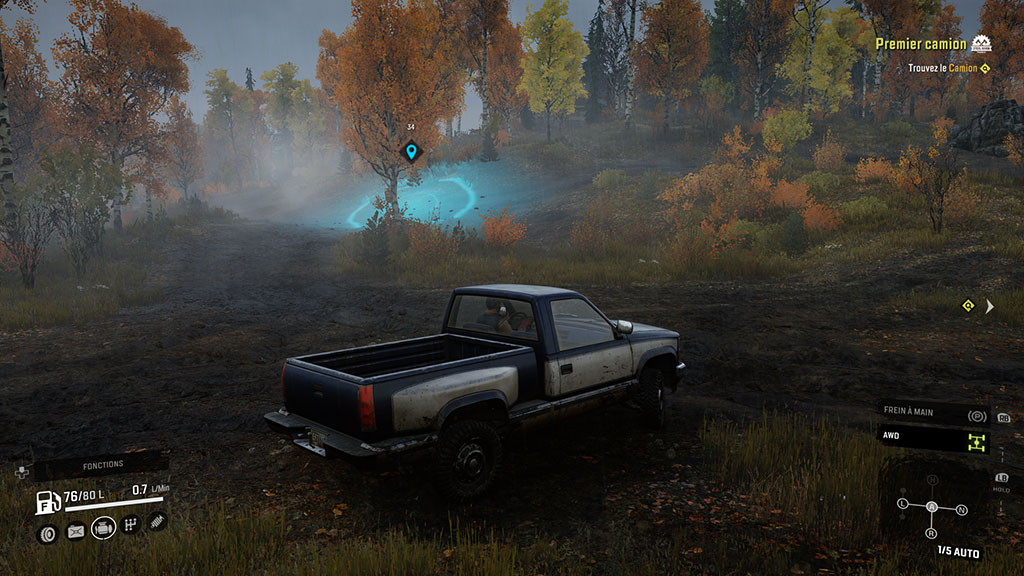Click the blue waypoint marker
Image resolution: width=1024 pixels, height=576 pixels.
[x=410, y=152]
